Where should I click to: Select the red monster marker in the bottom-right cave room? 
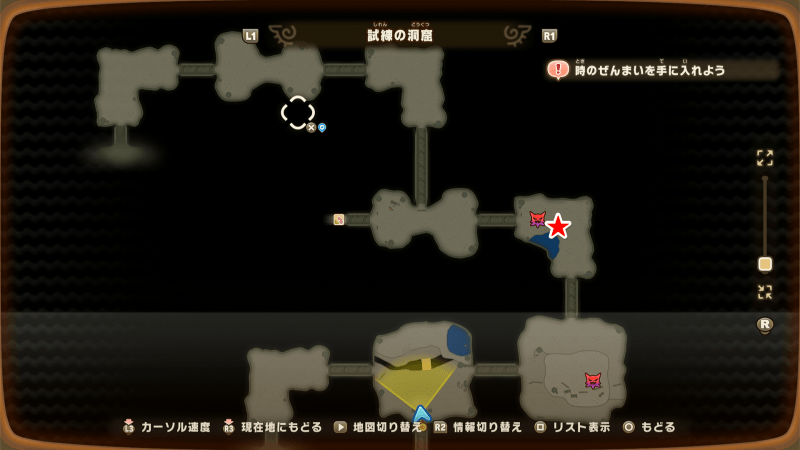(x=593, y=380)
